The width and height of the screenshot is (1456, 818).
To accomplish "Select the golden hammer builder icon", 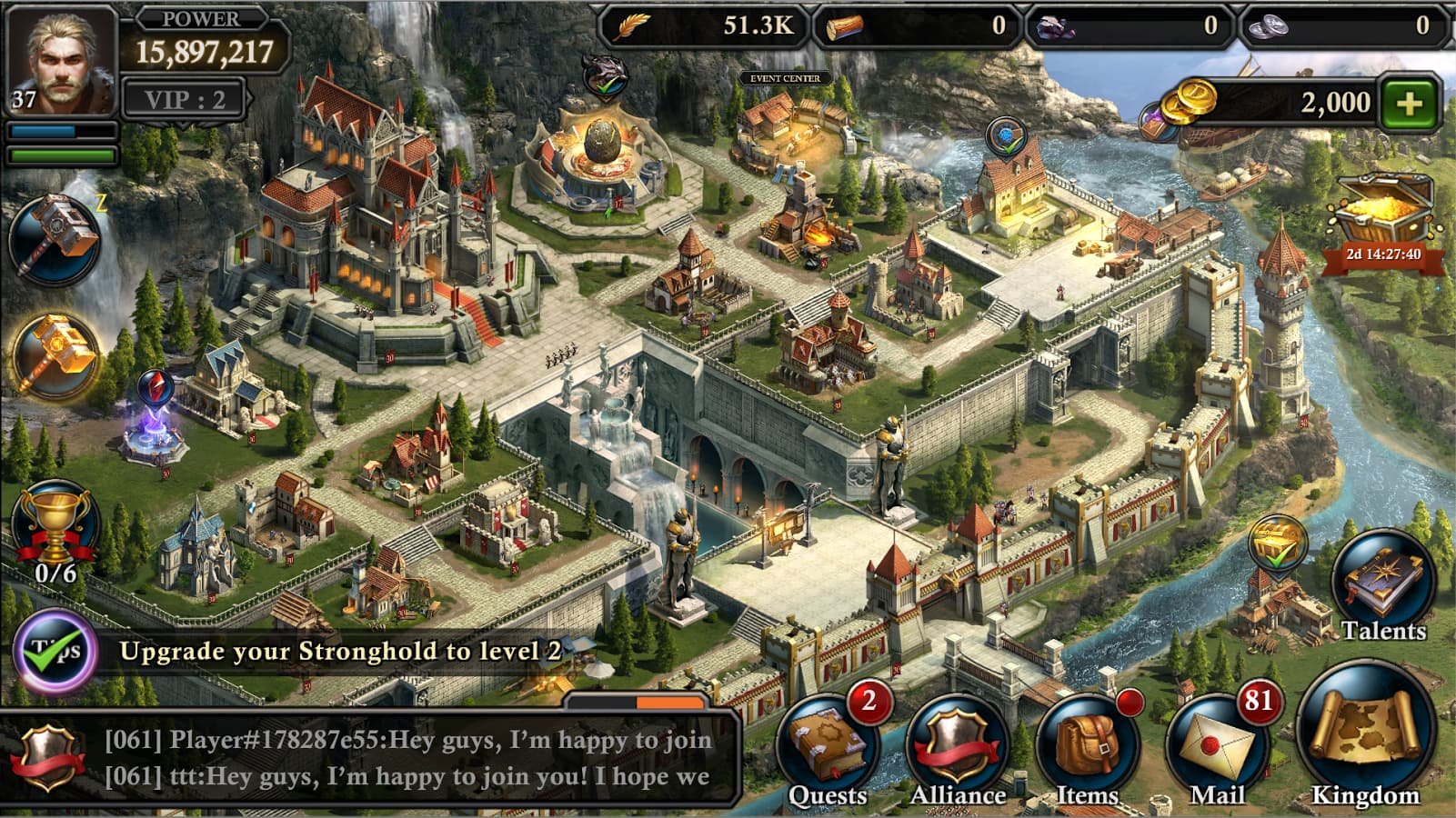I will click(x=55, y=356).
